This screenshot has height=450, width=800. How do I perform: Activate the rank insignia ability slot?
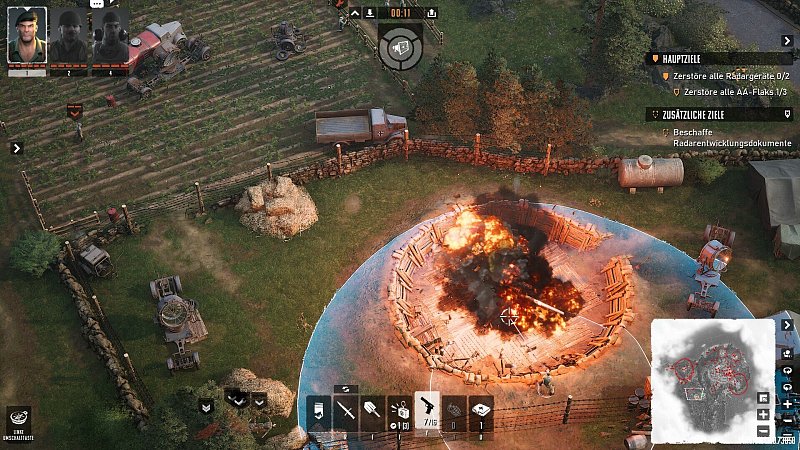click(319, 411)
